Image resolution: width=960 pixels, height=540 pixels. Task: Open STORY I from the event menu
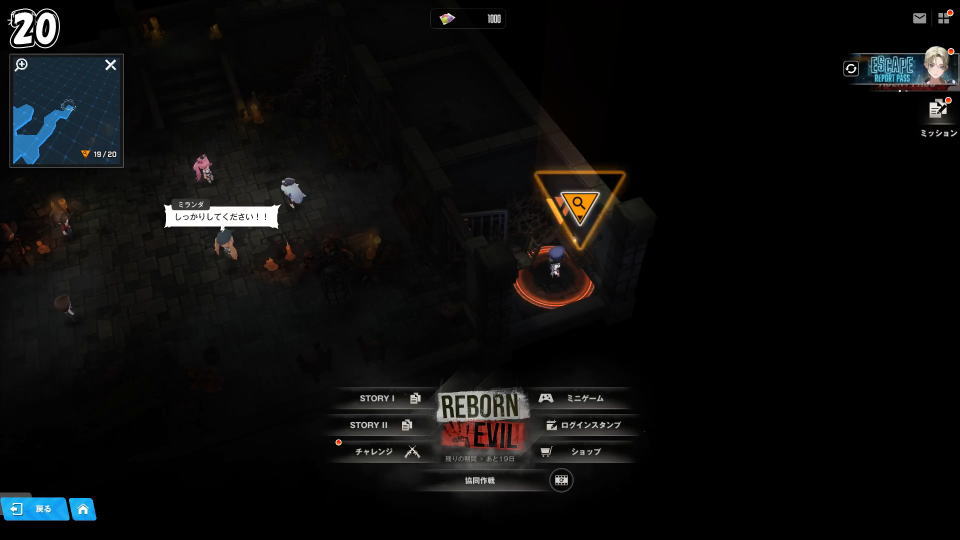tap(385, 398)
